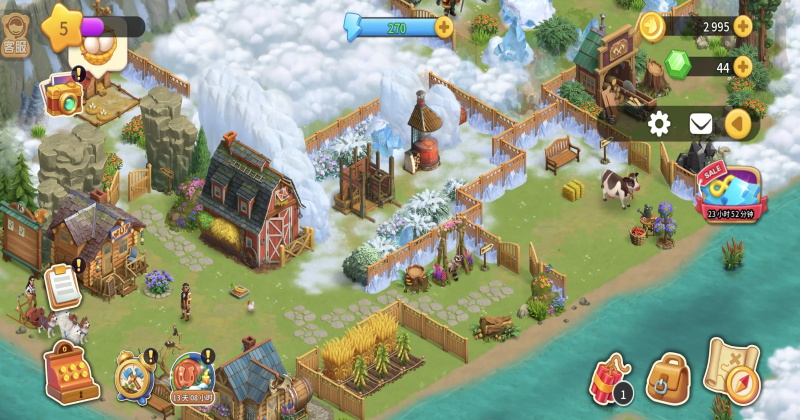Open the clipboard task list
The image size is (800, 420).
(x=63, y=286)
